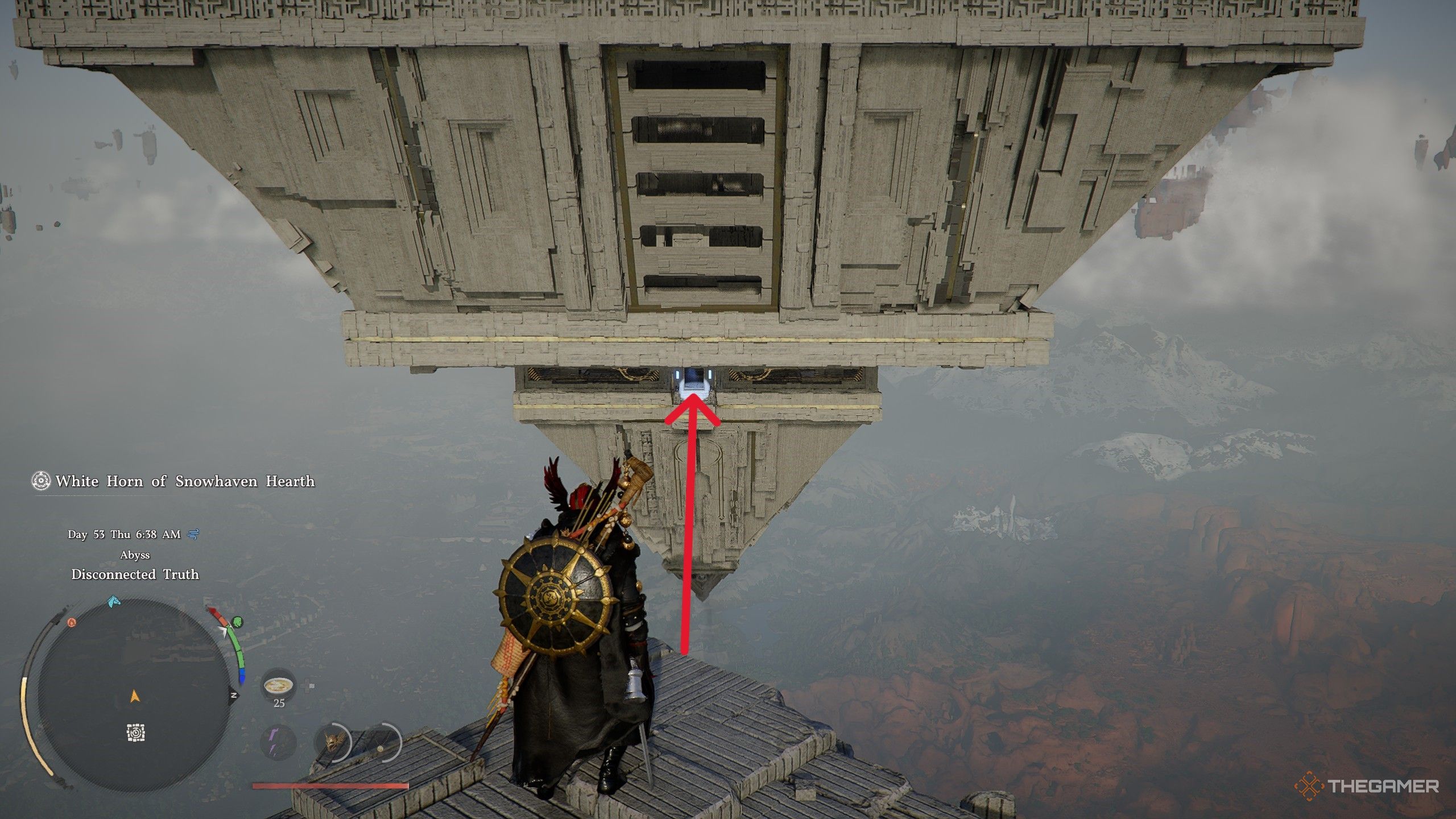The width and height of the screenshot is (1456, 819).
Task: Click the blue wind weather icon
Action: pyautogui.click(x=193, y=534)
